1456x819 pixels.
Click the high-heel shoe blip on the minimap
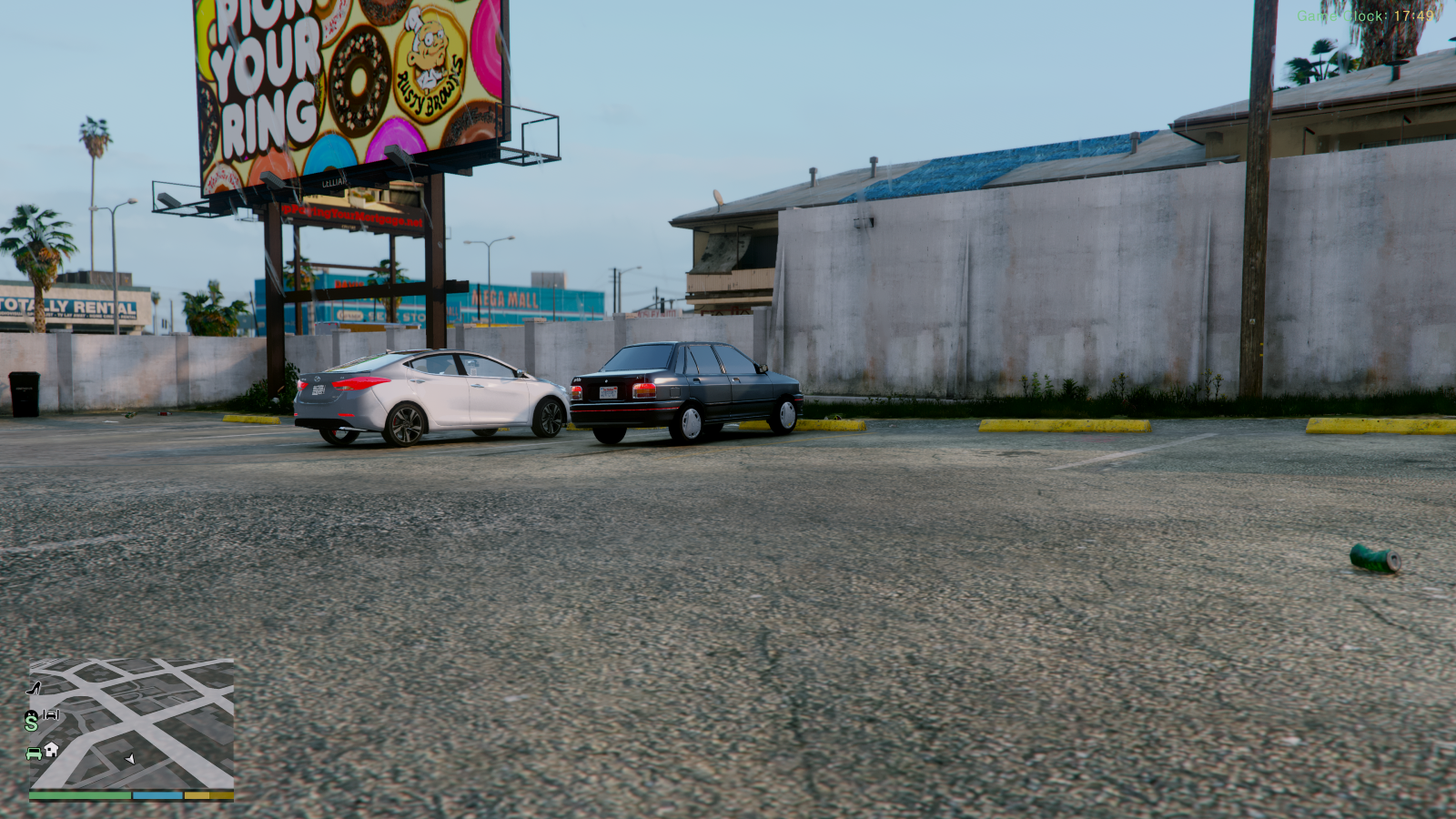pos(32,688)
